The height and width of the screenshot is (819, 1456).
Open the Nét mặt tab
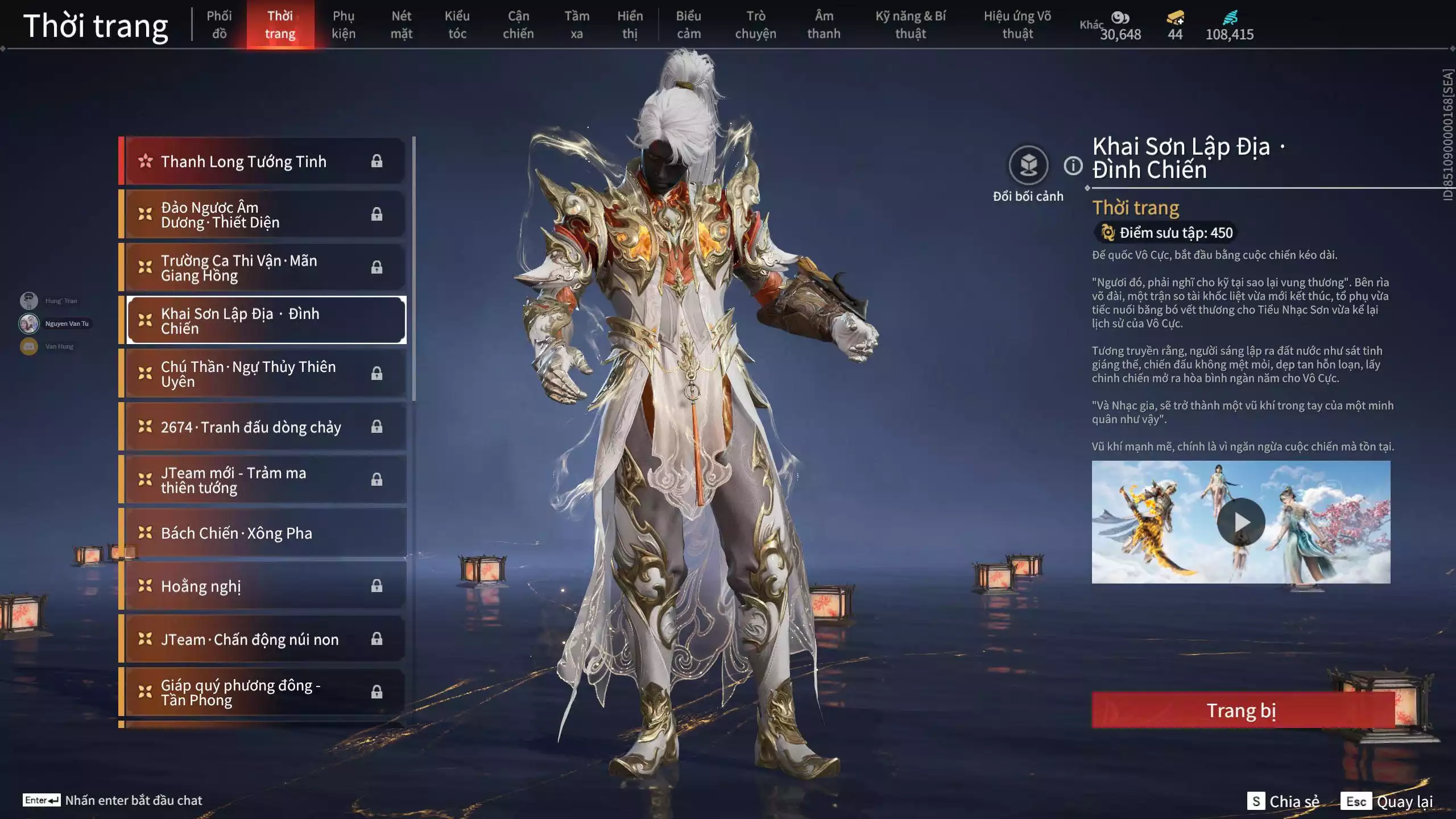[401, 24]
